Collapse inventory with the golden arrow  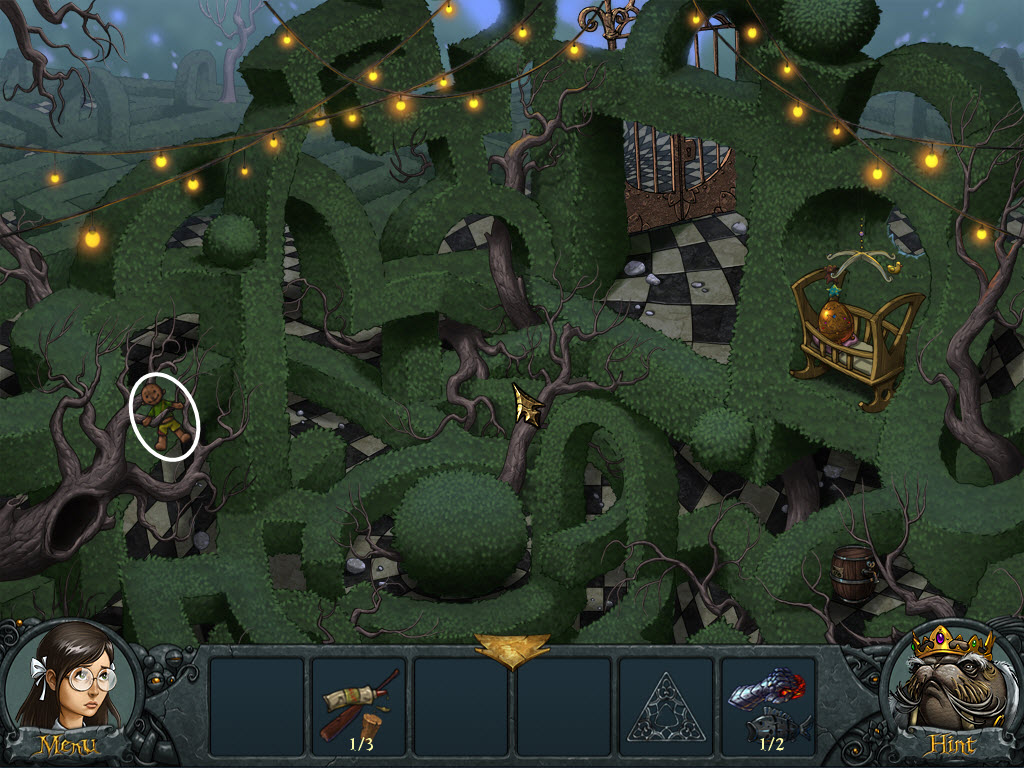[x=512, y=650]
